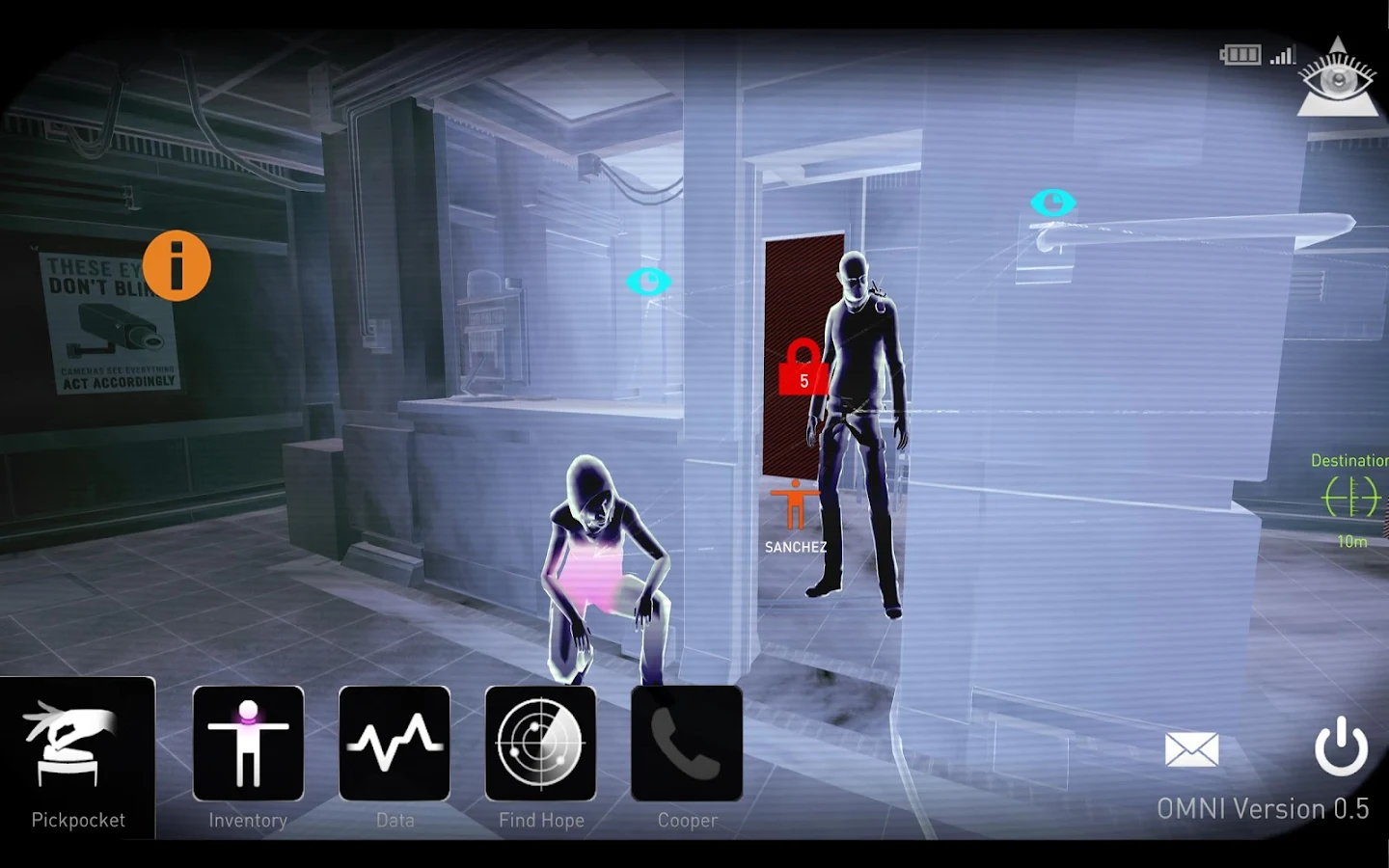Select the Data menu option
Viewport: 1389px width, 868px height.
coord(395,820)
